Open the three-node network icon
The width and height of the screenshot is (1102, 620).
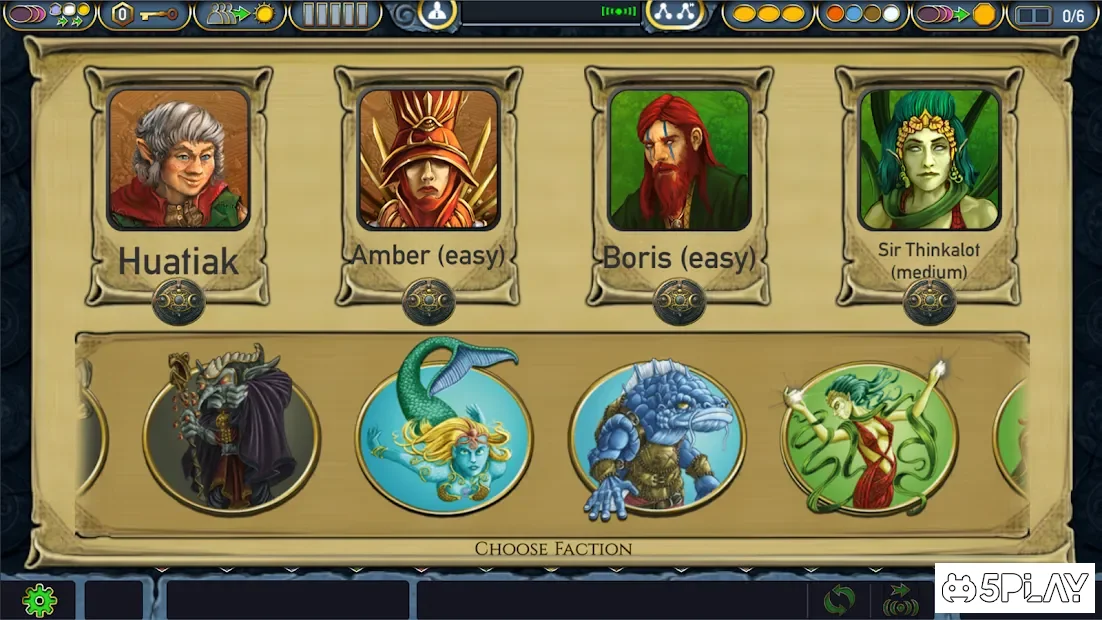(x=675, y=13)
